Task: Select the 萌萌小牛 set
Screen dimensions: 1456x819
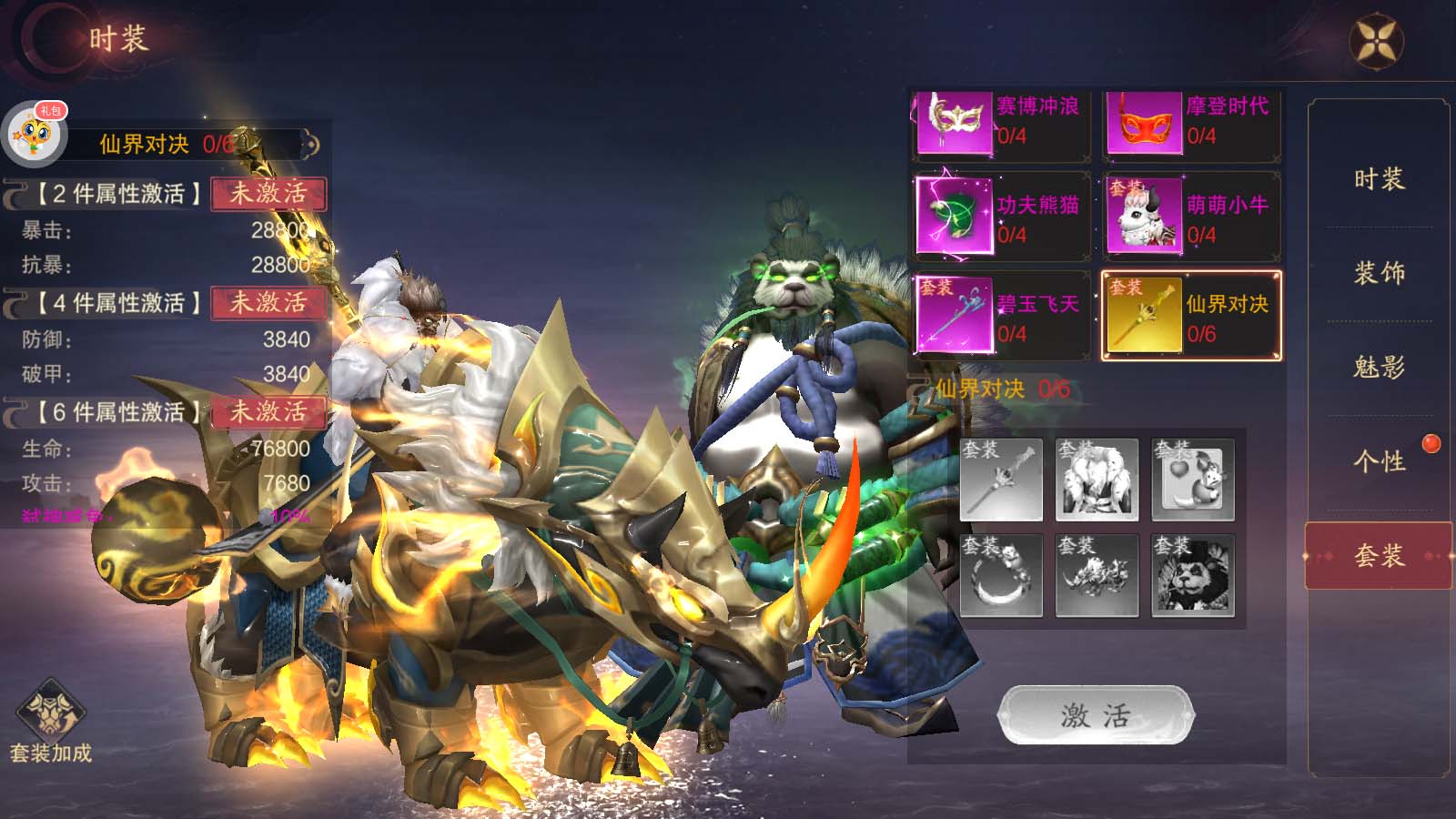Action: tap(1190, 217)
